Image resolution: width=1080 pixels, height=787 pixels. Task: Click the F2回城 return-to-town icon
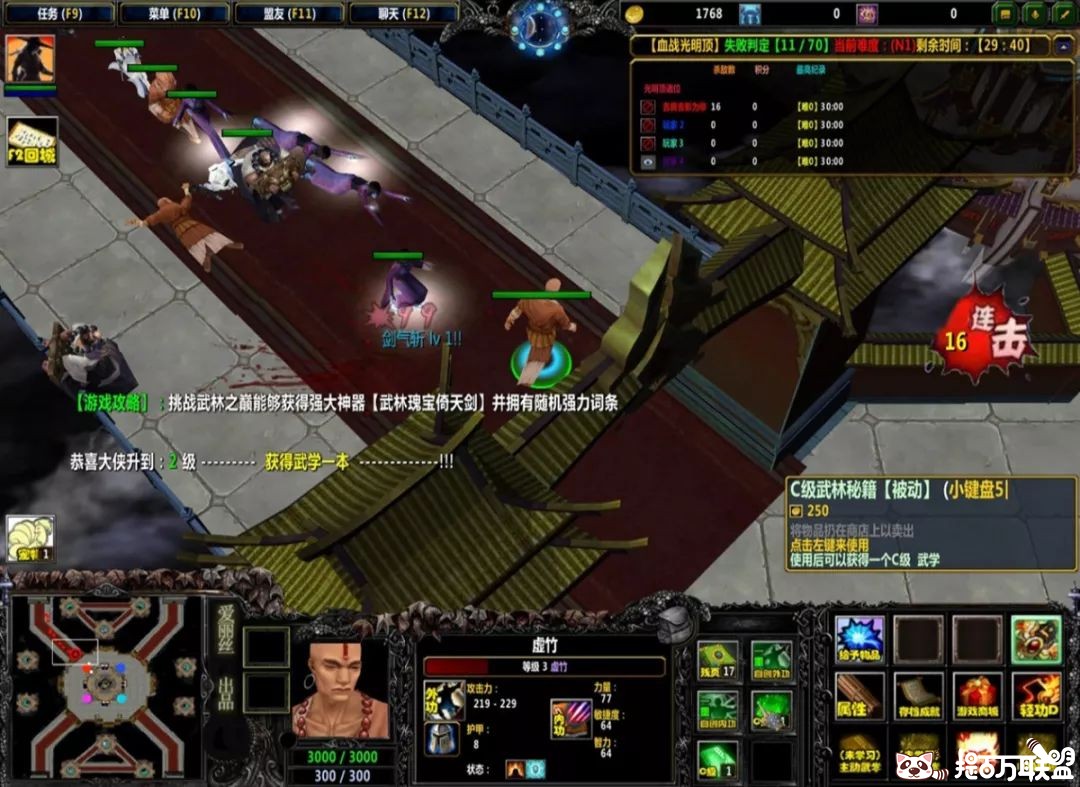click(x=32, y=142)
